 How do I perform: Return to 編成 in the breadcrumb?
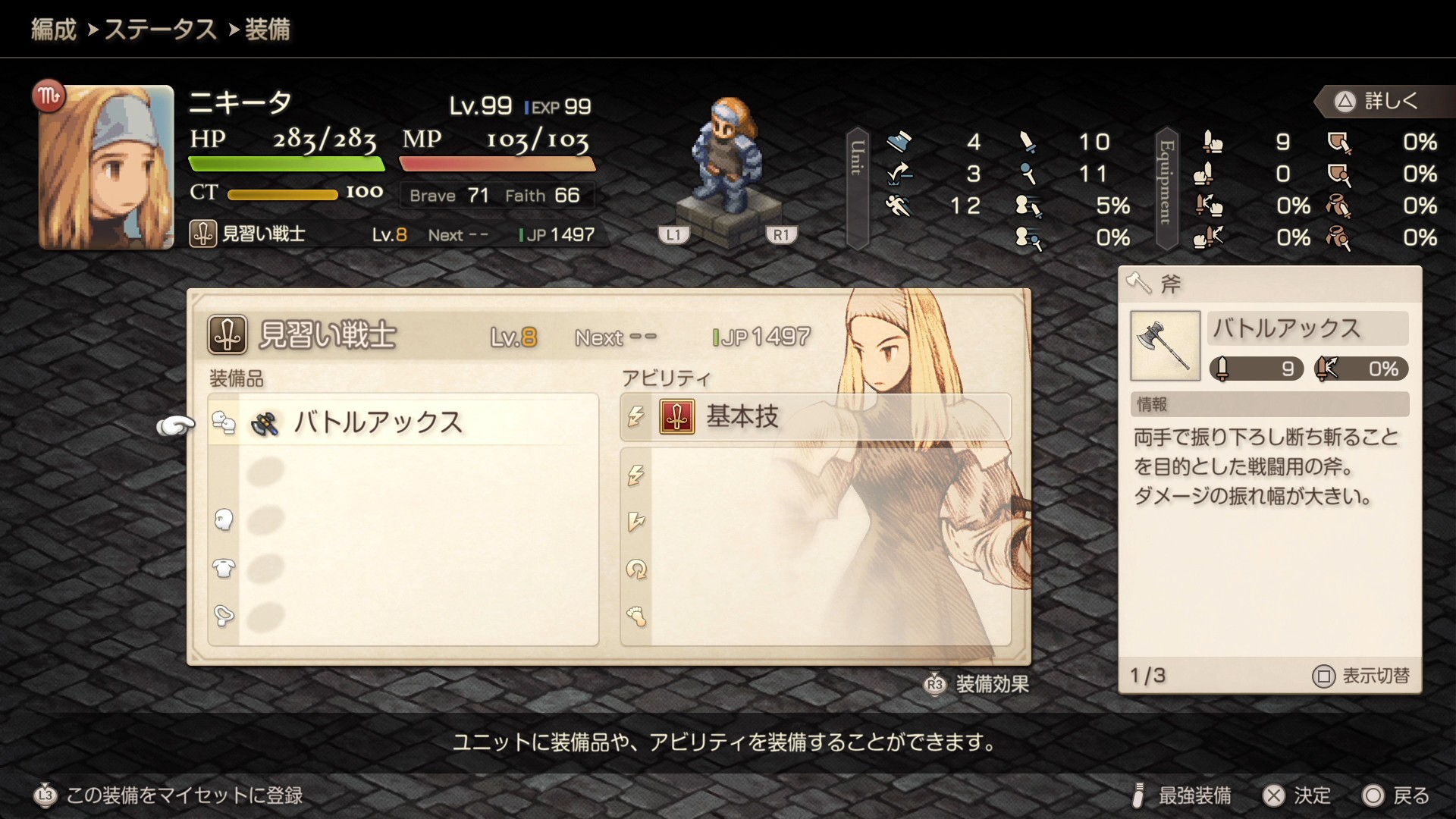(54, 30)
